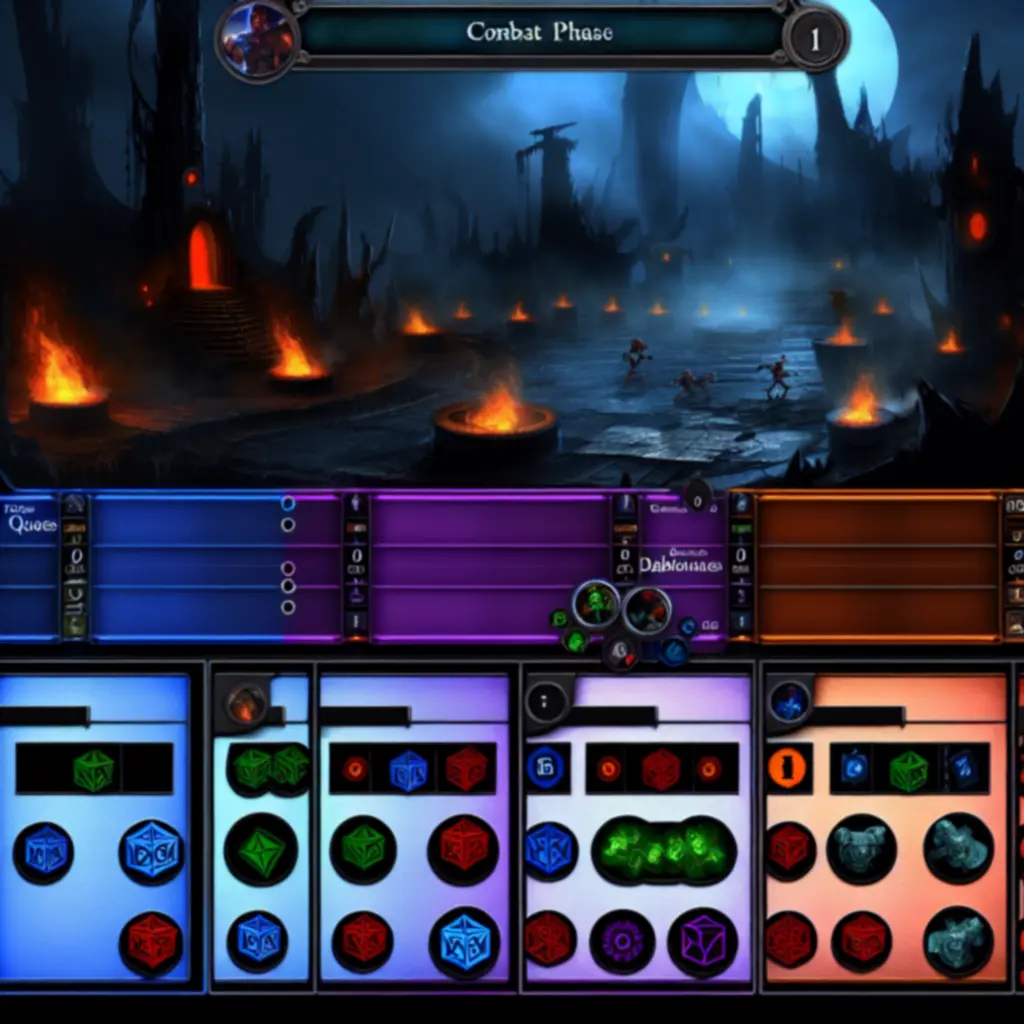
Task: Select the pair of overlapping green dice
Action: [x=271, y=768]
